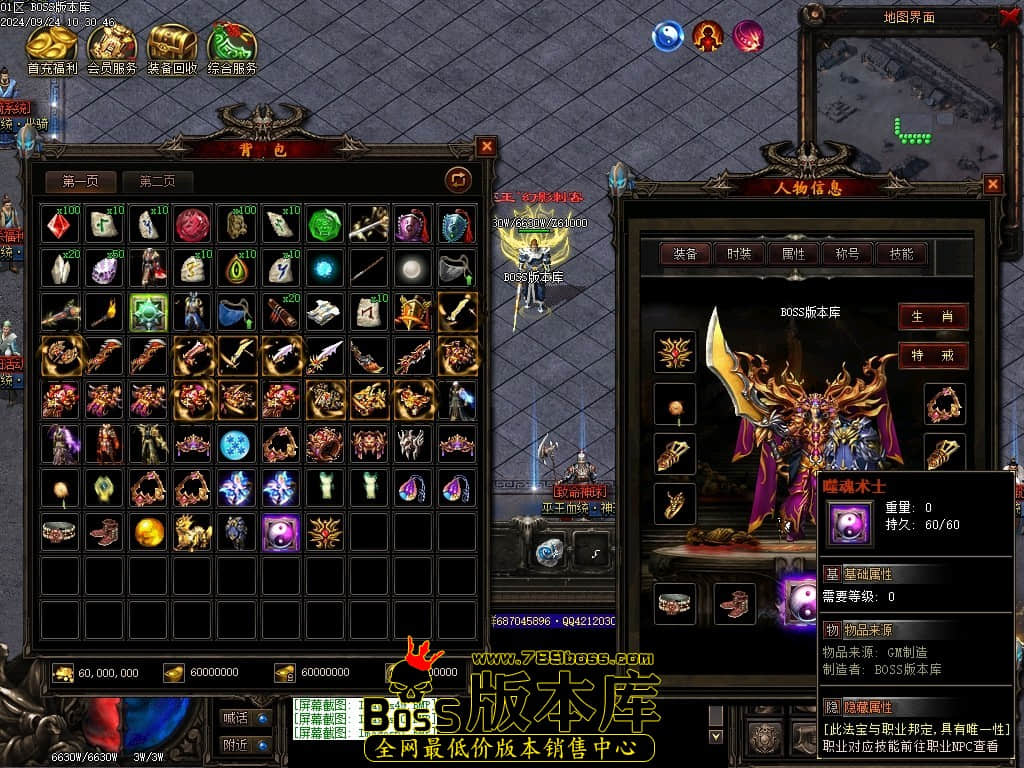Open the 特戒 special ring panel
The image size is (1024, 768).
point(932,355)
